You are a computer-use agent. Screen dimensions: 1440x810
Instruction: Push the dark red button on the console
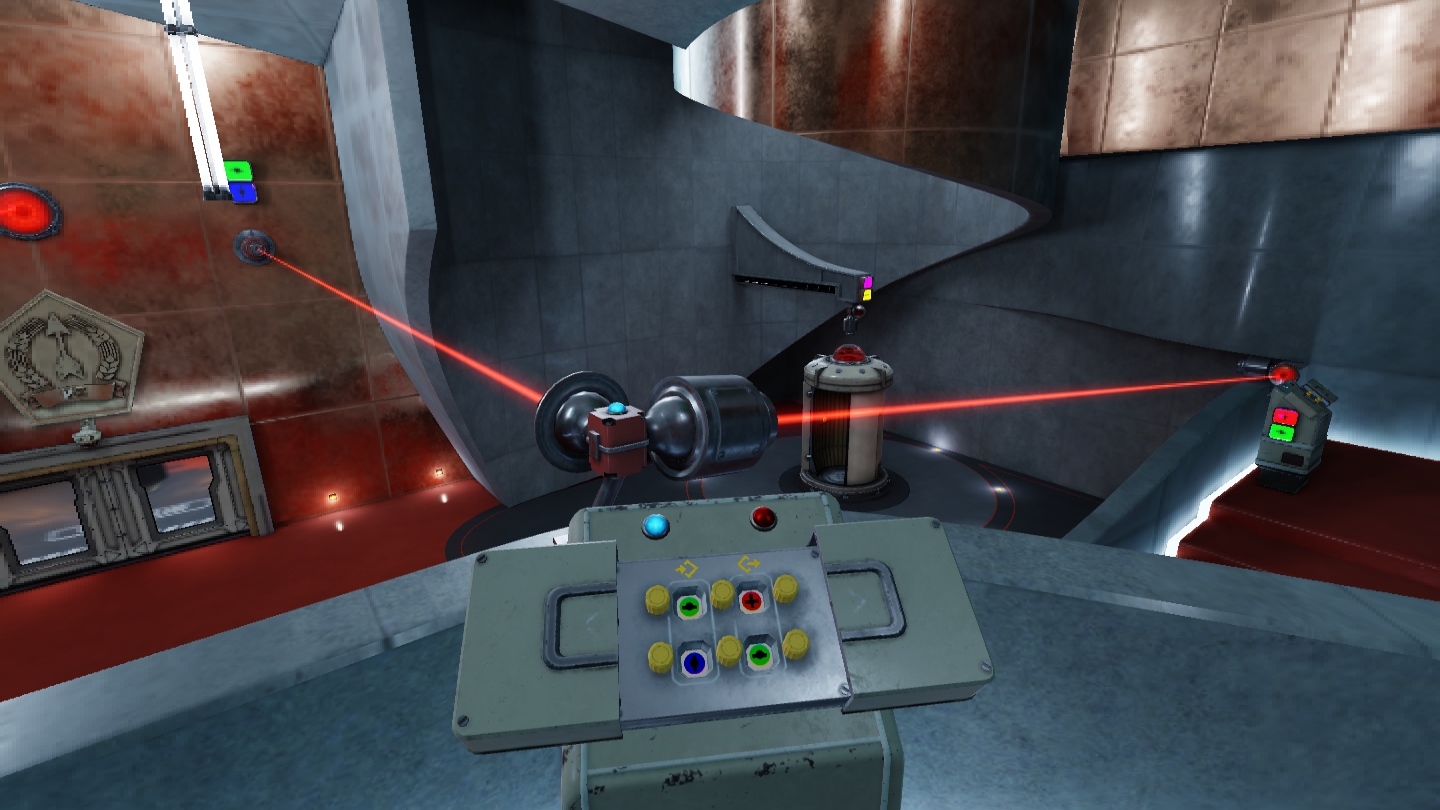click(764, 518)
